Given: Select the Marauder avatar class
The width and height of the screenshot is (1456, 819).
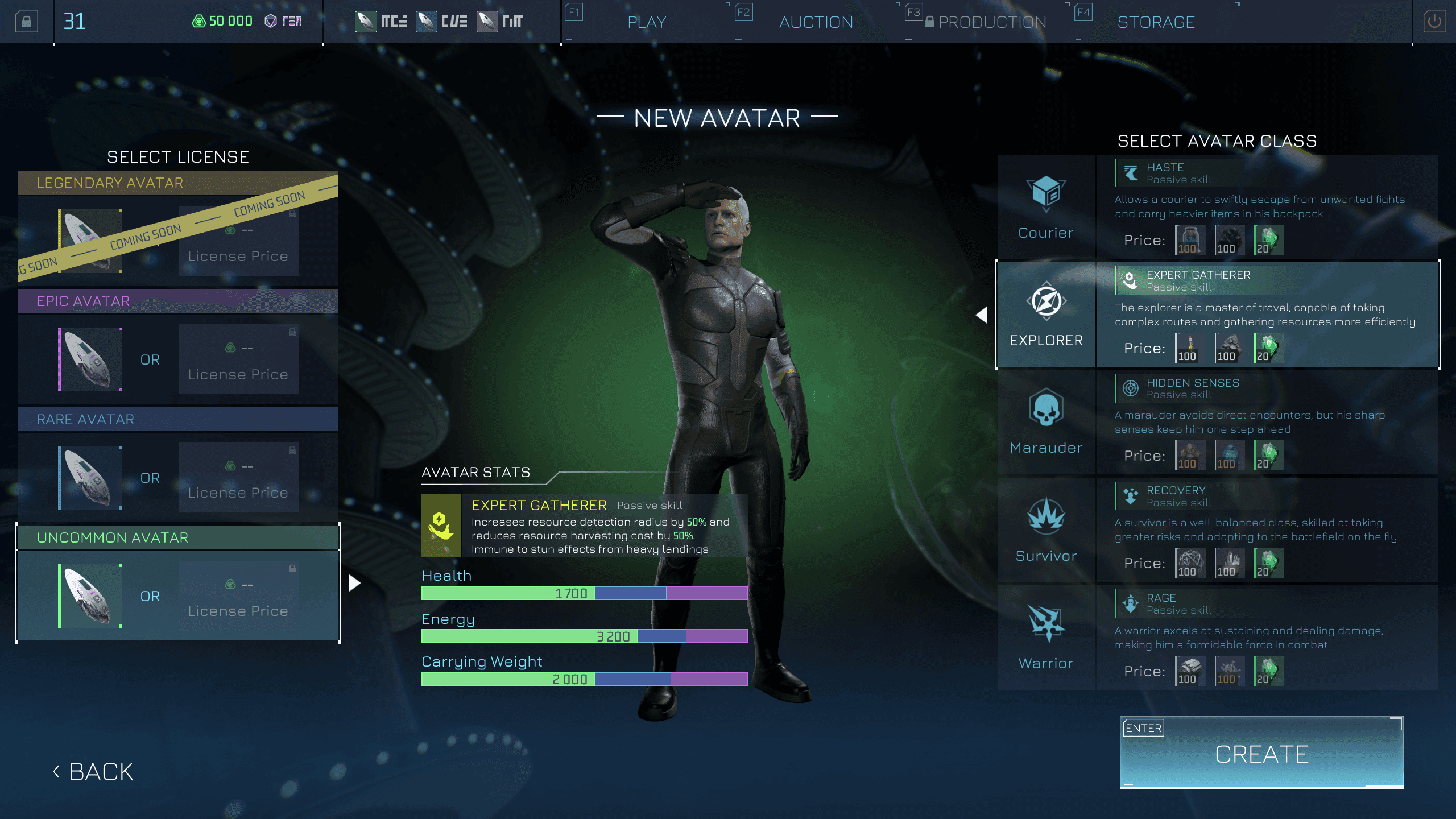Looking at the screenshot, I should tap(1046, 422).
